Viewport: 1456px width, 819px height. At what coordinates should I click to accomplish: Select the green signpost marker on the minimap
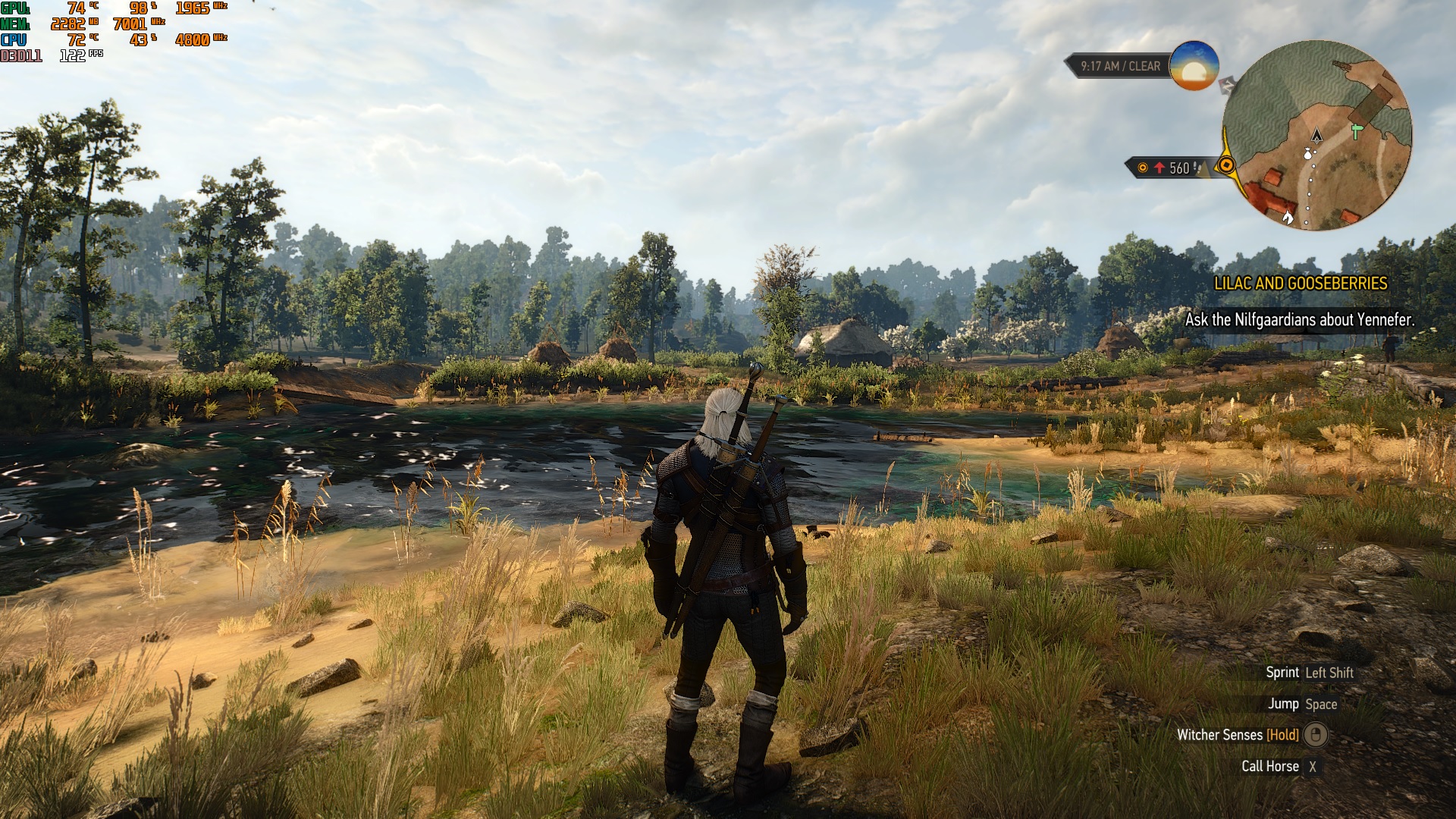[1357, 131]
